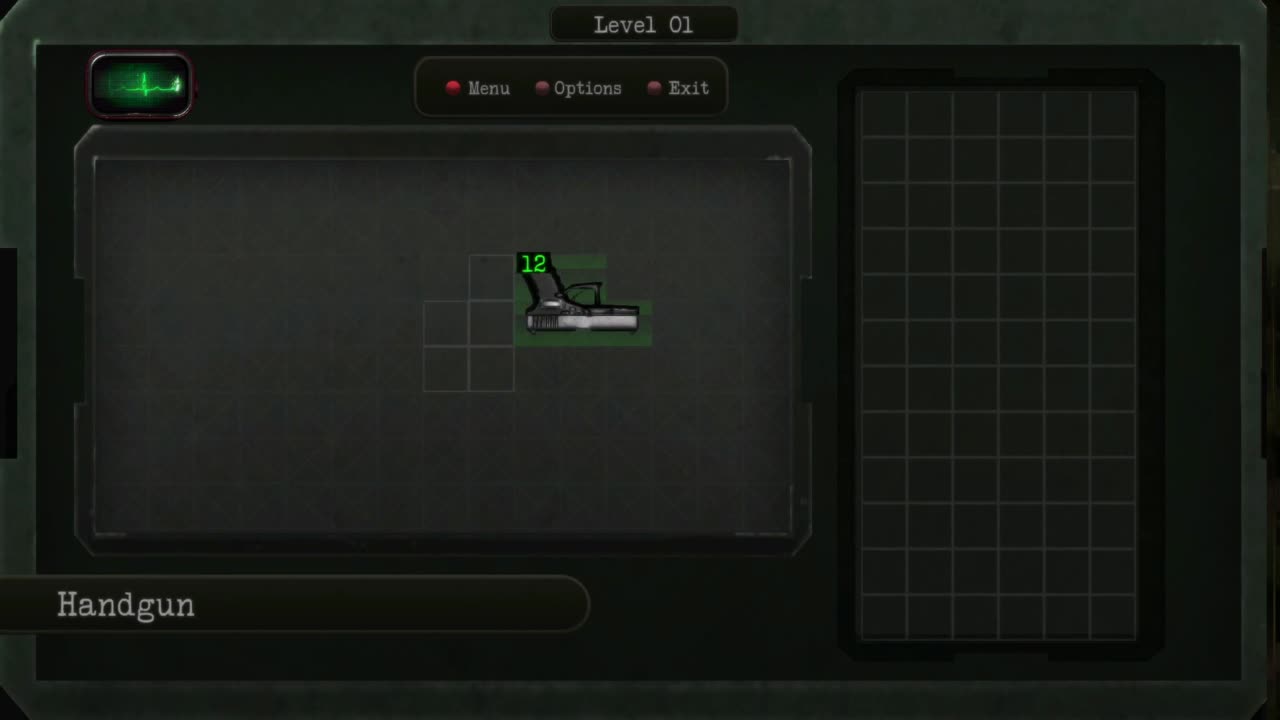Click the green heartbeat monitor icon
Screen dimensions: 1280x720
point(141,85)
